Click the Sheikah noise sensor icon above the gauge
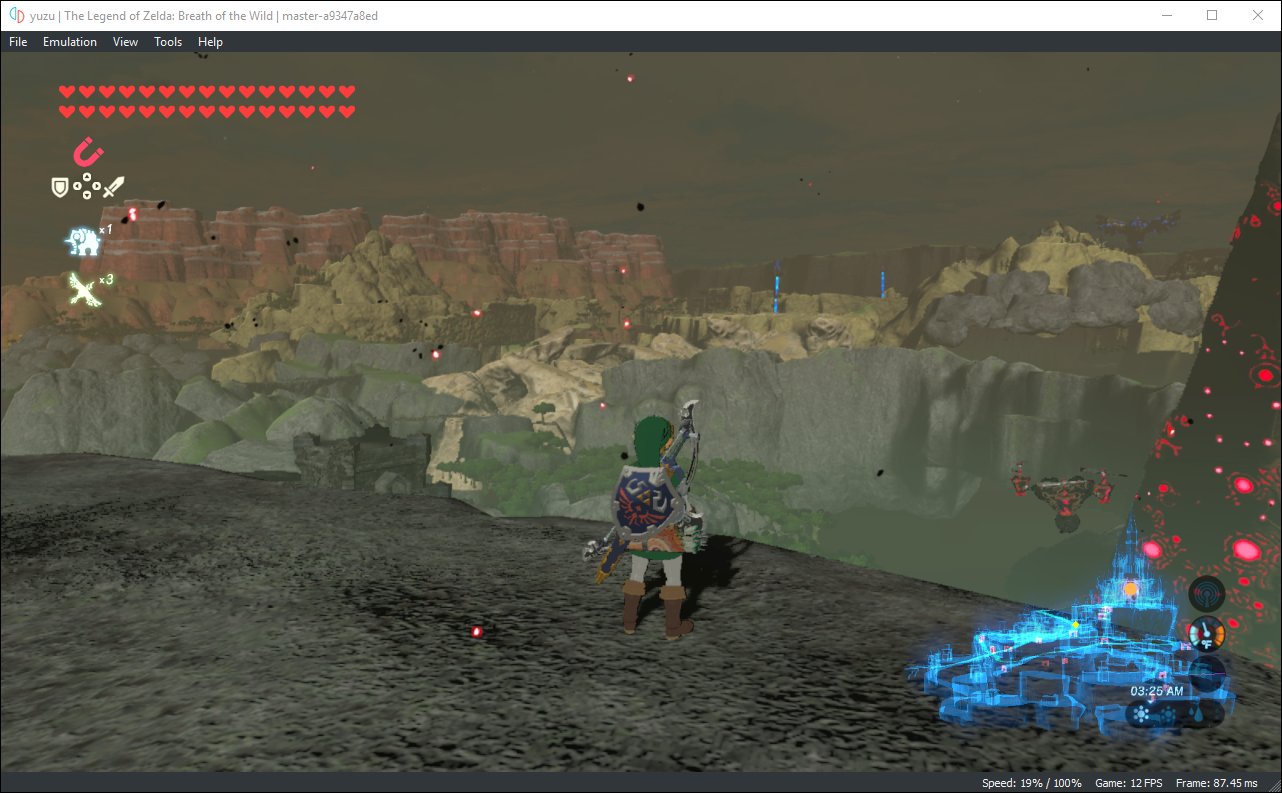 (x=1206, y=593)
